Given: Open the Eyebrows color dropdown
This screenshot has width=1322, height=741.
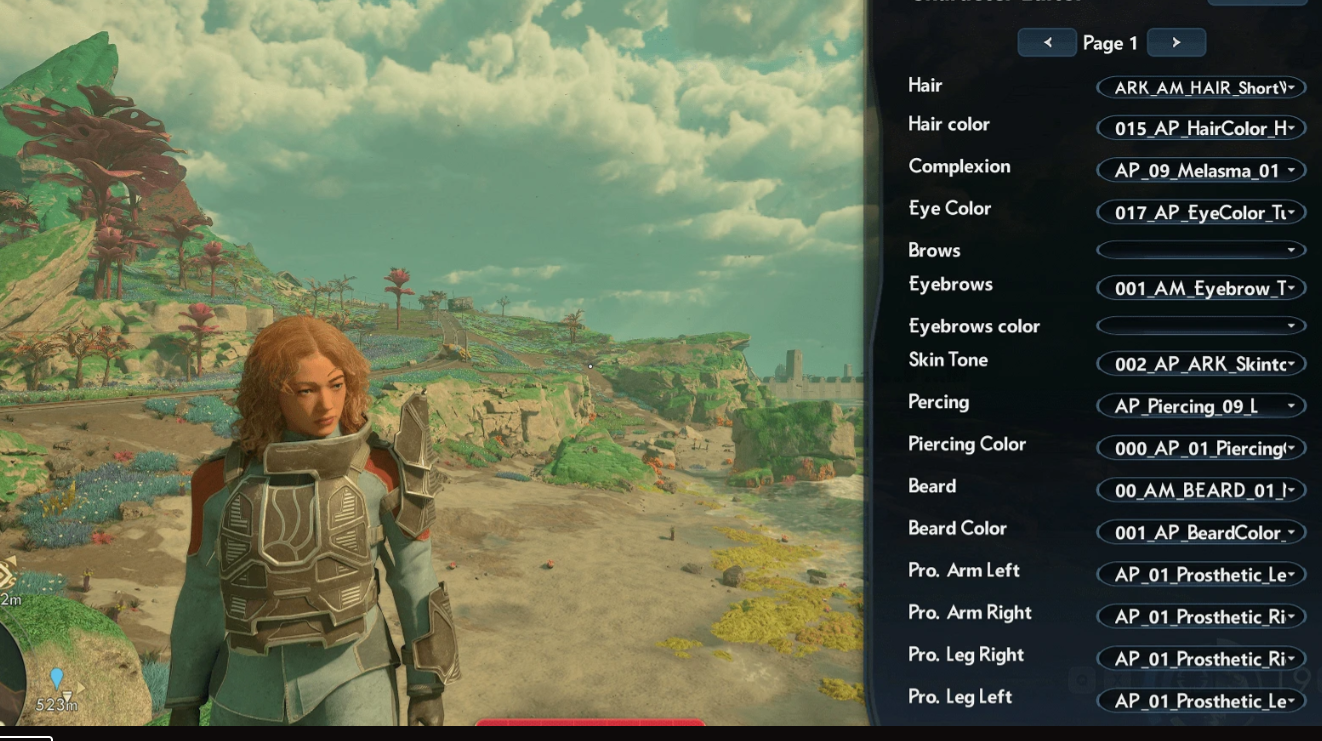Looking at the screenshot, I should pyautogui.click(x=1201, y=326).
